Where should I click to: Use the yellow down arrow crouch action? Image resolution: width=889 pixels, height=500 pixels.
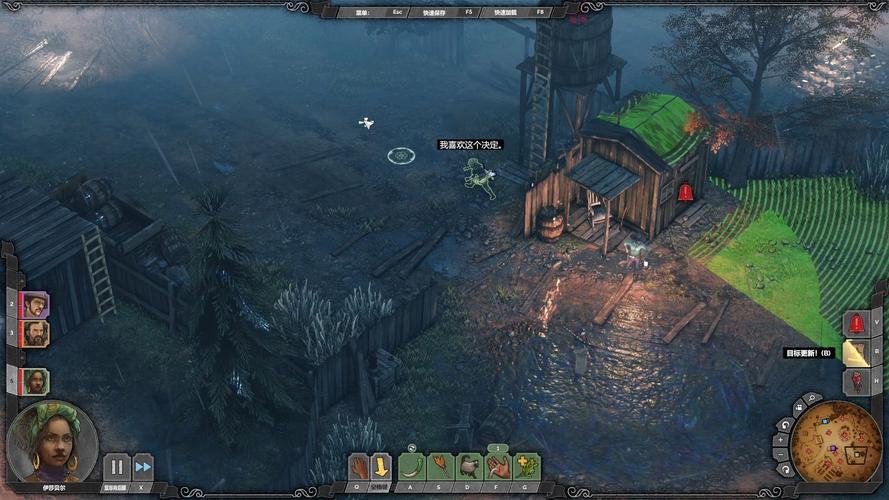point(381,467)
